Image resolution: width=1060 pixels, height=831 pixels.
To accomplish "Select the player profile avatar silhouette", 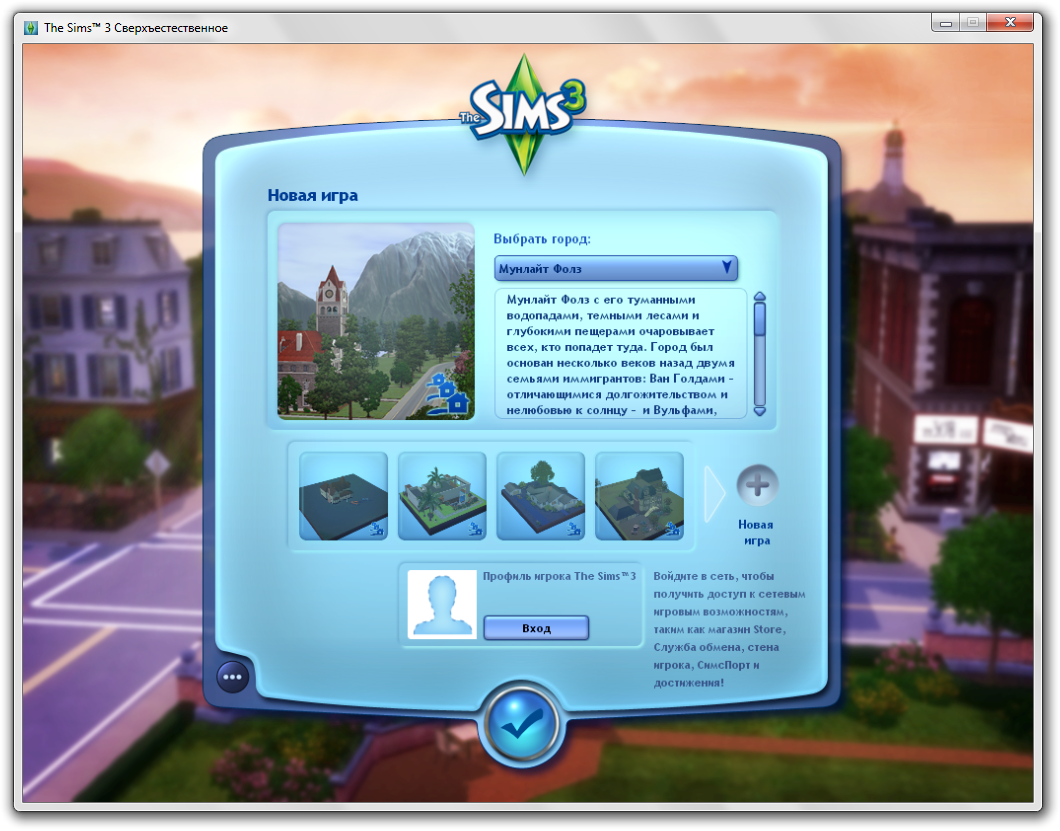I will tap(442, 603).
